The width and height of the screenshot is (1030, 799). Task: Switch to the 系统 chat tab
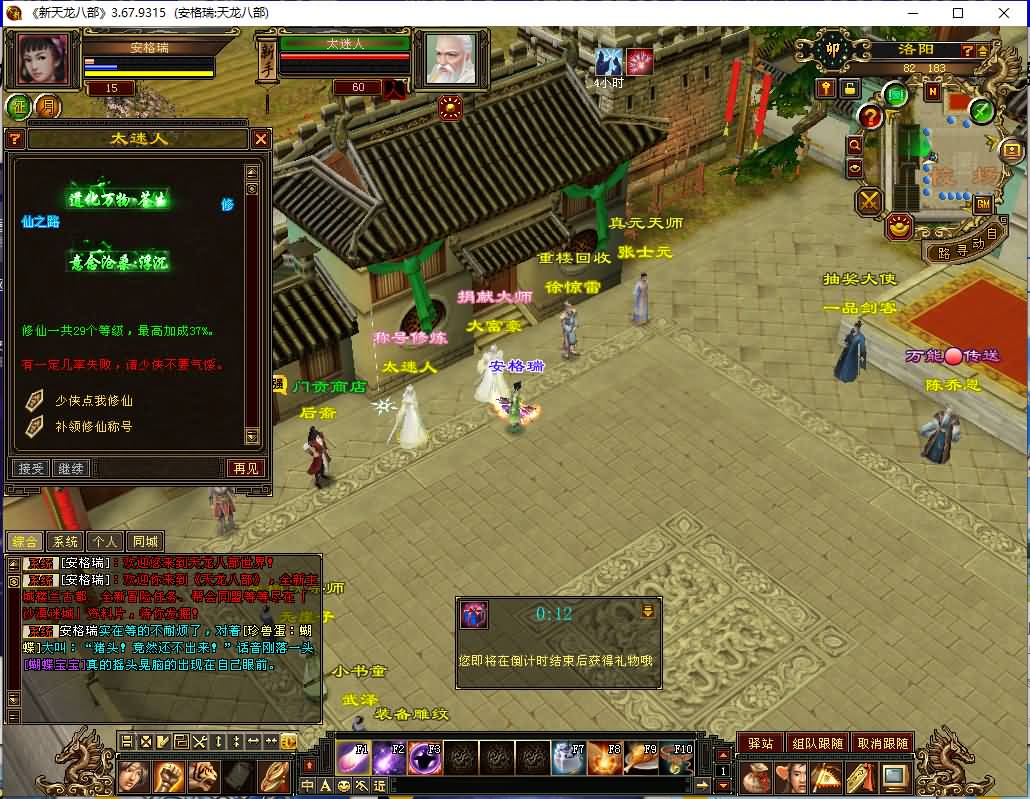pyautogui.click(x=65, y=541)
